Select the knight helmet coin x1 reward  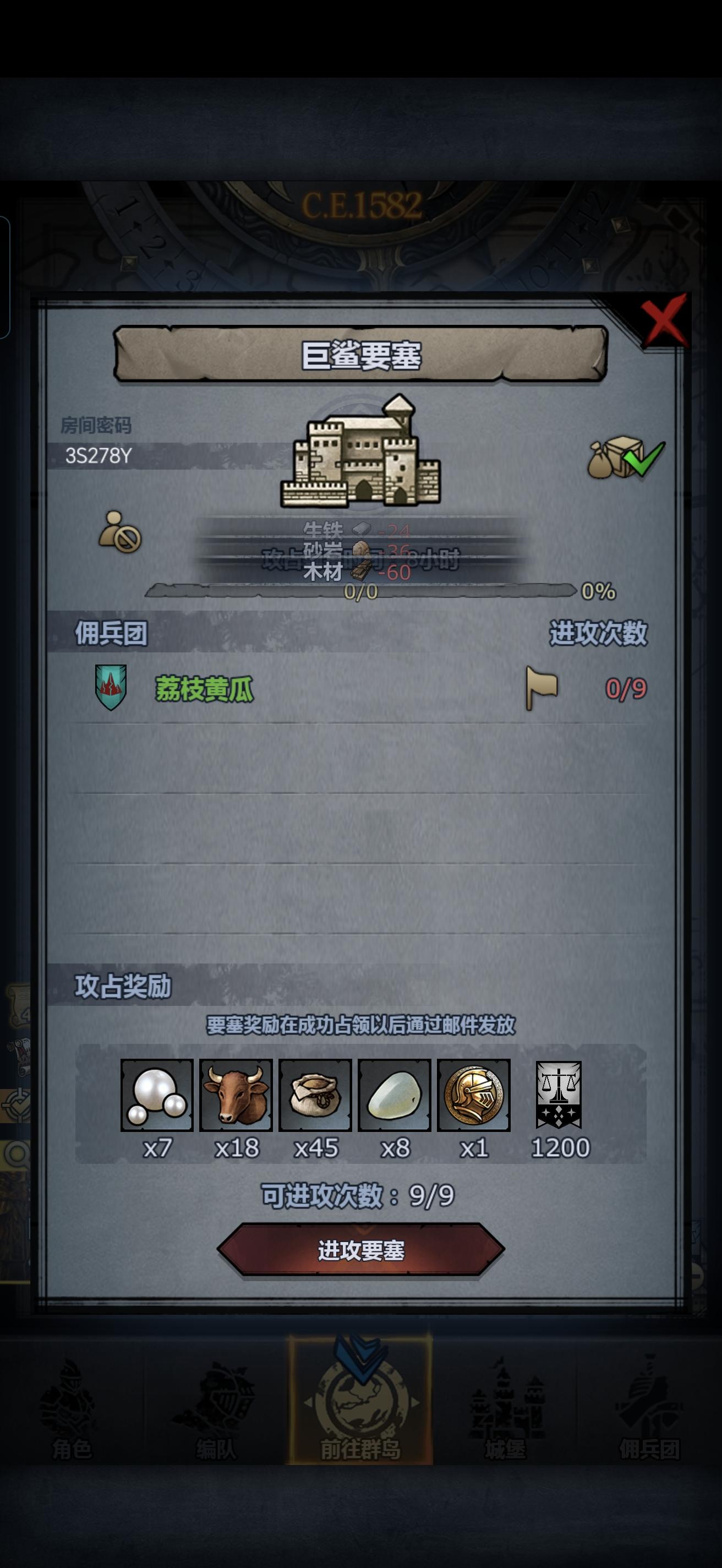(x=474, y=1099)
